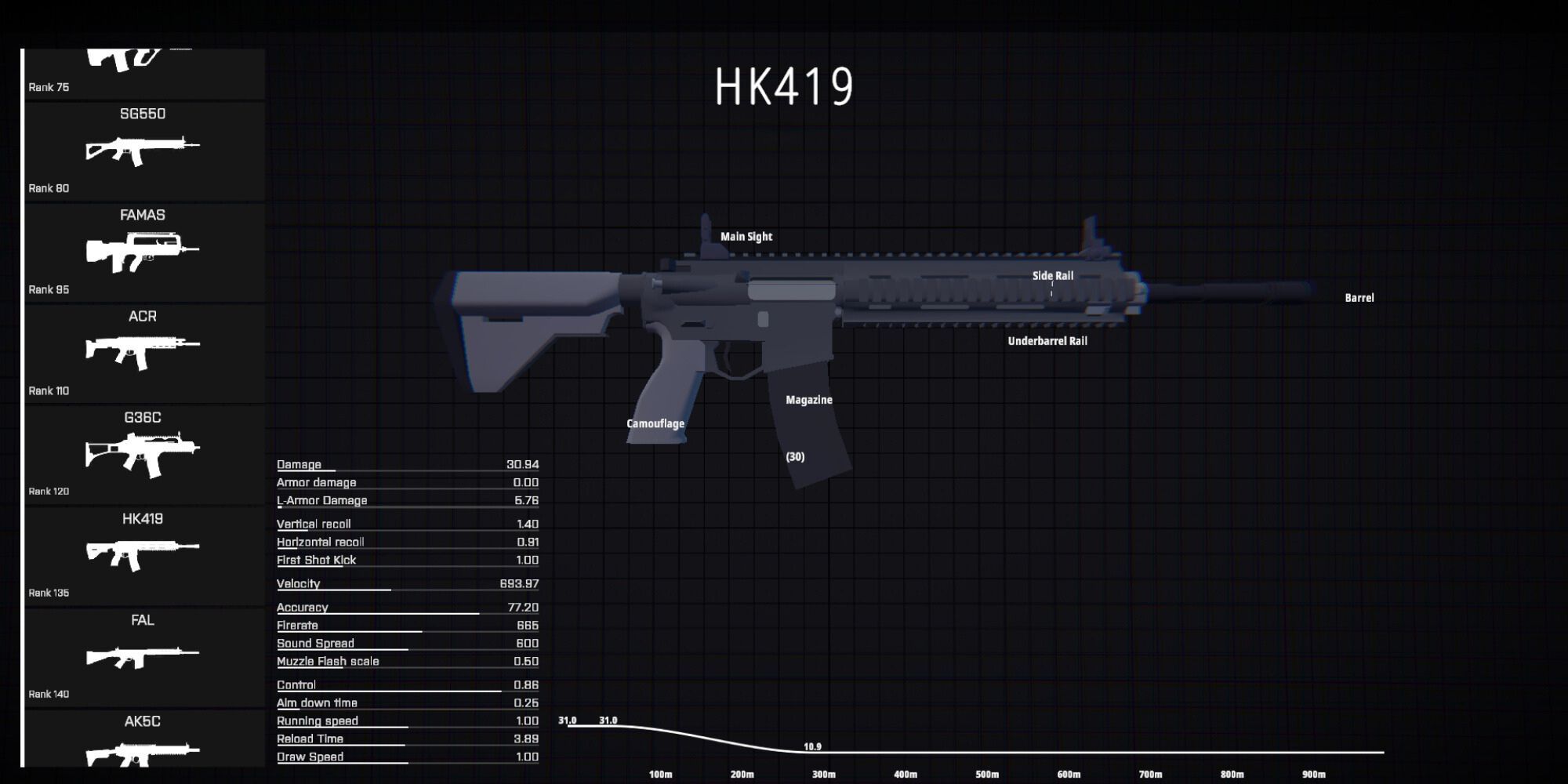Open the Barrel attachment selector

[1360, 297]
